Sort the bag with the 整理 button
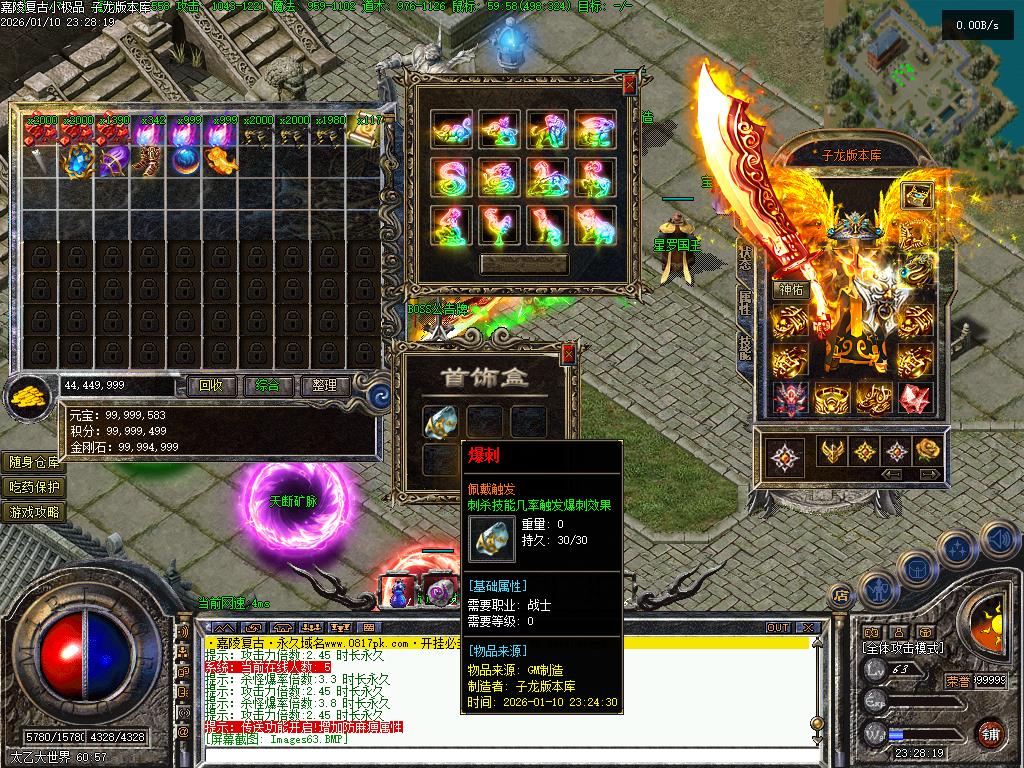1024x768 pixels. [324, 385]
